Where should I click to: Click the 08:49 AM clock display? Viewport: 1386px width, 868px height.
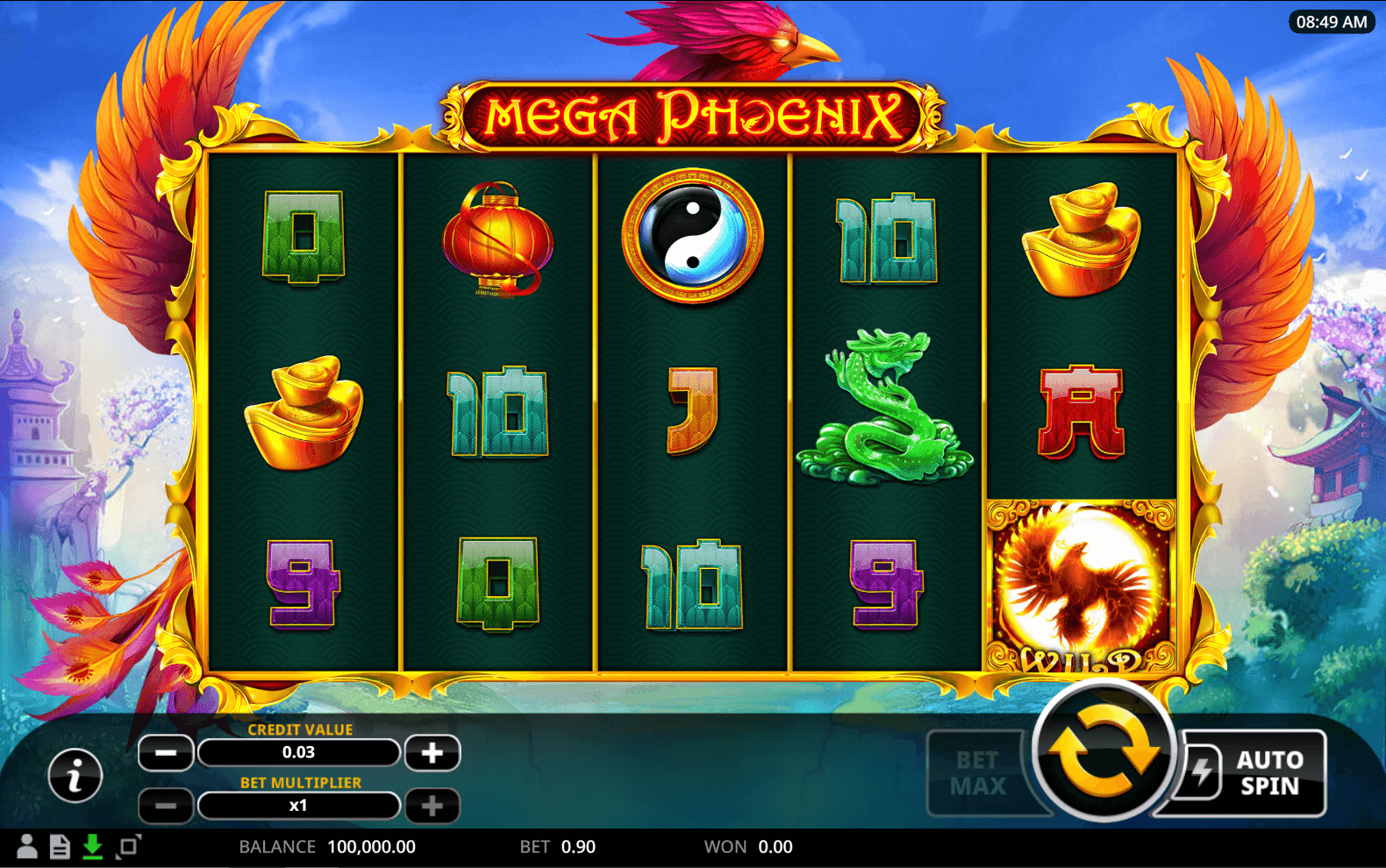(x=1330, y=22)
